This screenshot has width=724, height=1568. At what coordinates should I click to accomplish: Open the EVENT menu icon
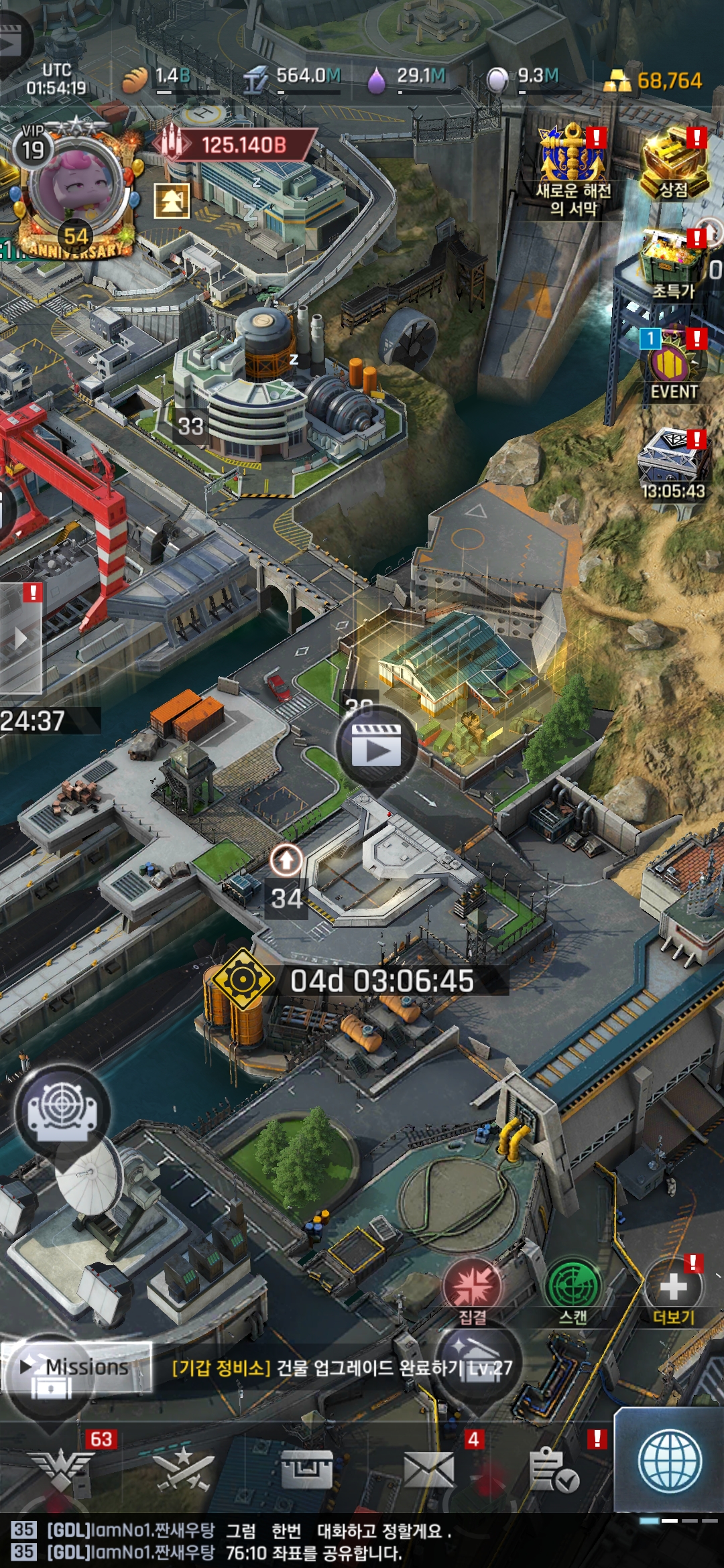[x=672, y=365]
